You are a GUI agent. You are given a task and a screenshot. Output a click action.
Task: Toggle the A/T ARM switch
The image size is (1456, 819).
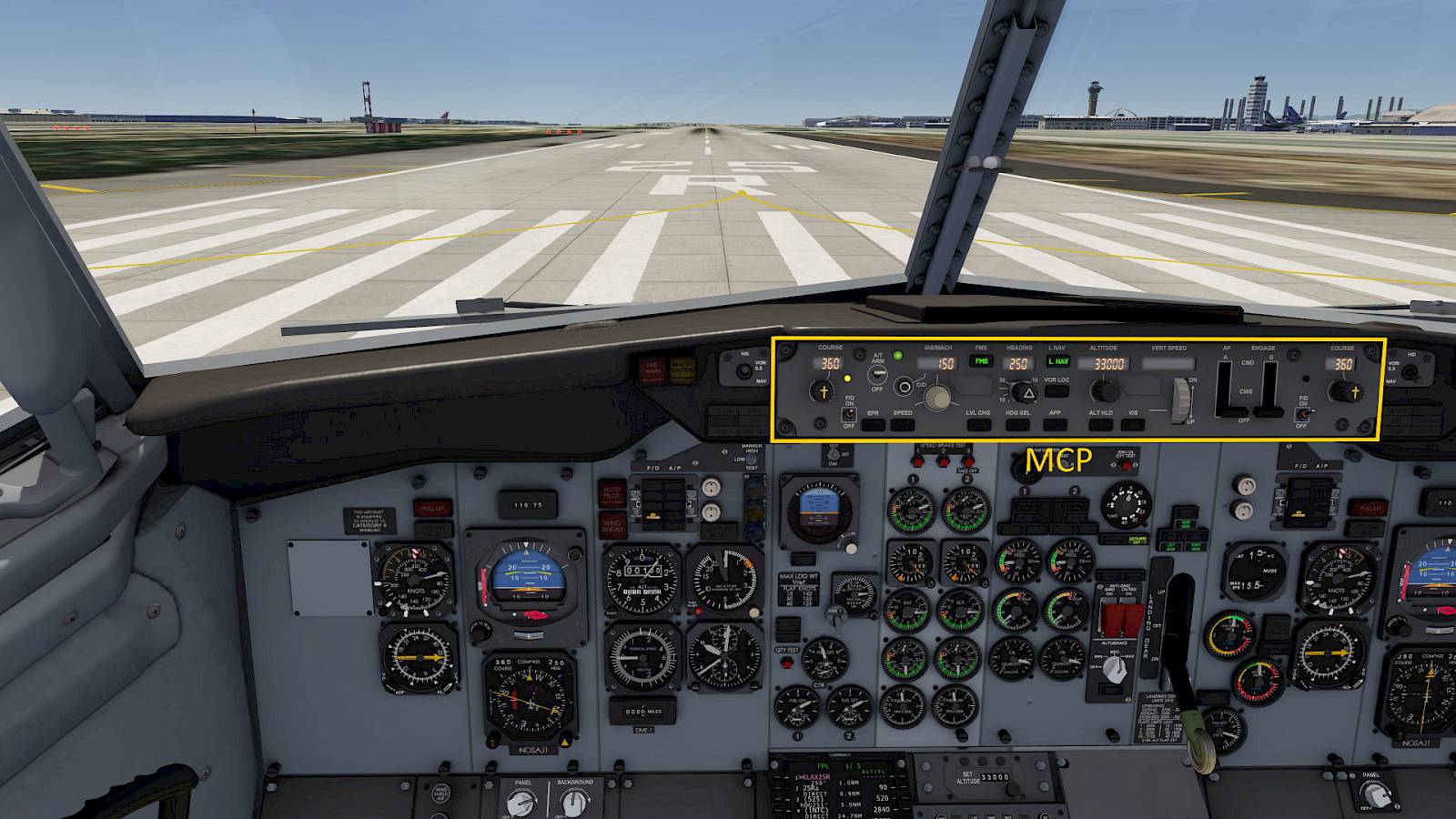878,374
